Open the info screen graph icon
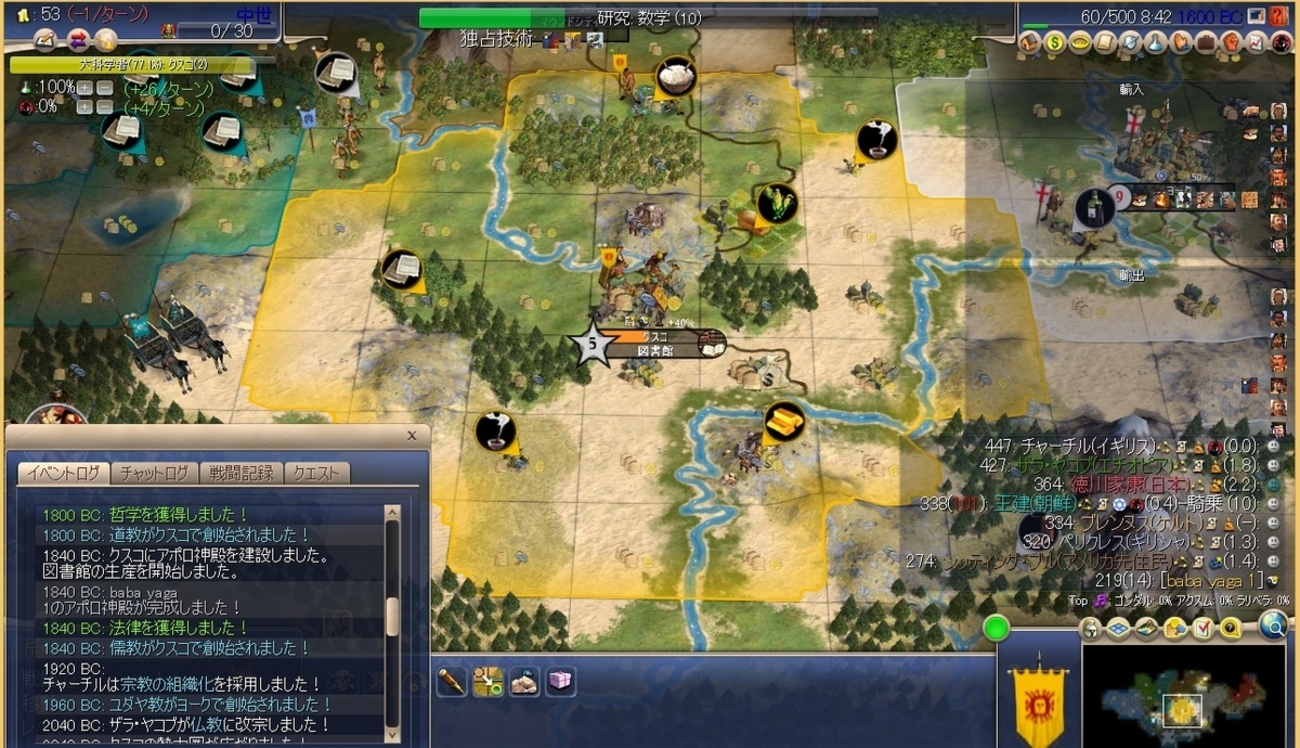 [1256, 43]
